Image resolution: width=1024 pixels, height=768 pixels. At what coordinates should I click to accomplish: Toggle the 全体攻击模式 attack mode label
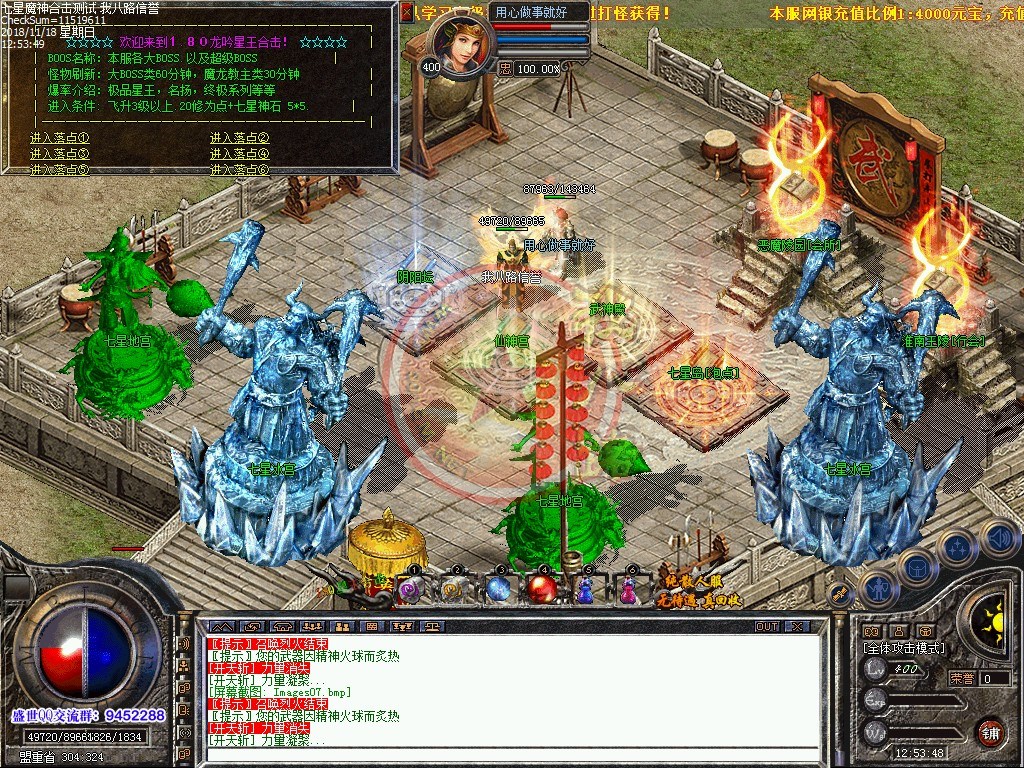point(904,648)
